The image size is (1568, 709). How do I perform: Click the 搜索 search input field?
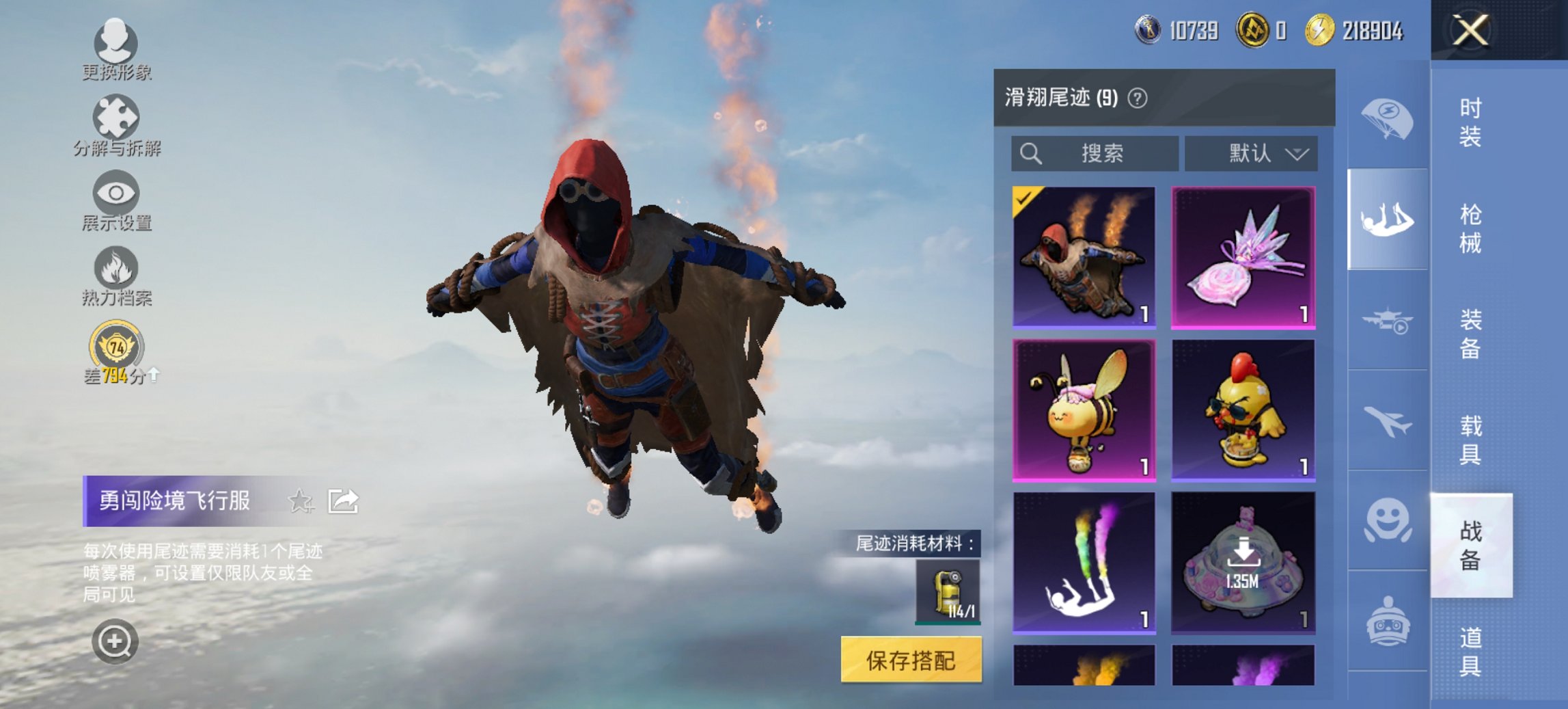[1093, 153]
